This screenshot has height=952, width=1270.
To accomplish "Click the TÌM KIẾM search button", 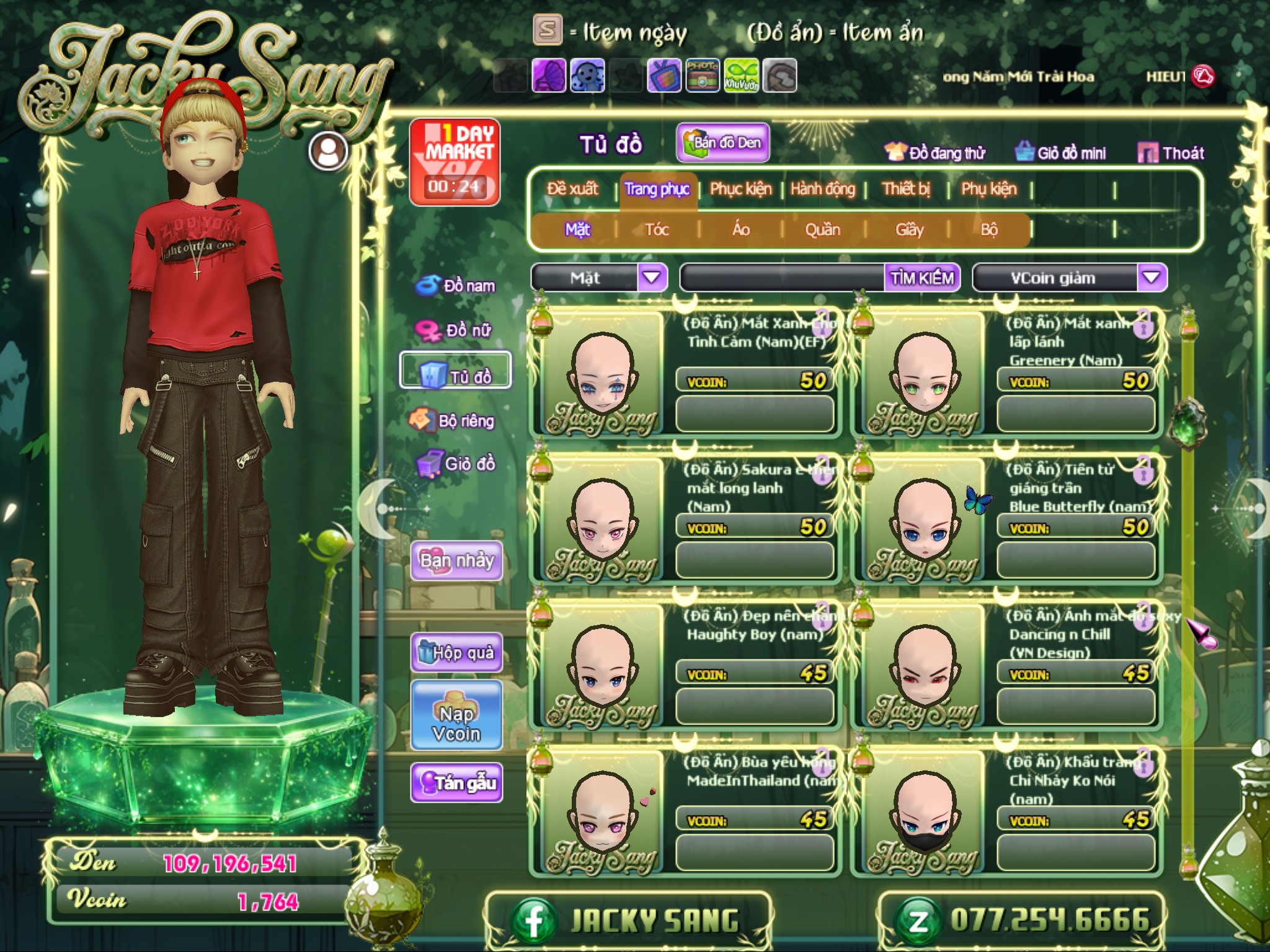I will (921, 278).
